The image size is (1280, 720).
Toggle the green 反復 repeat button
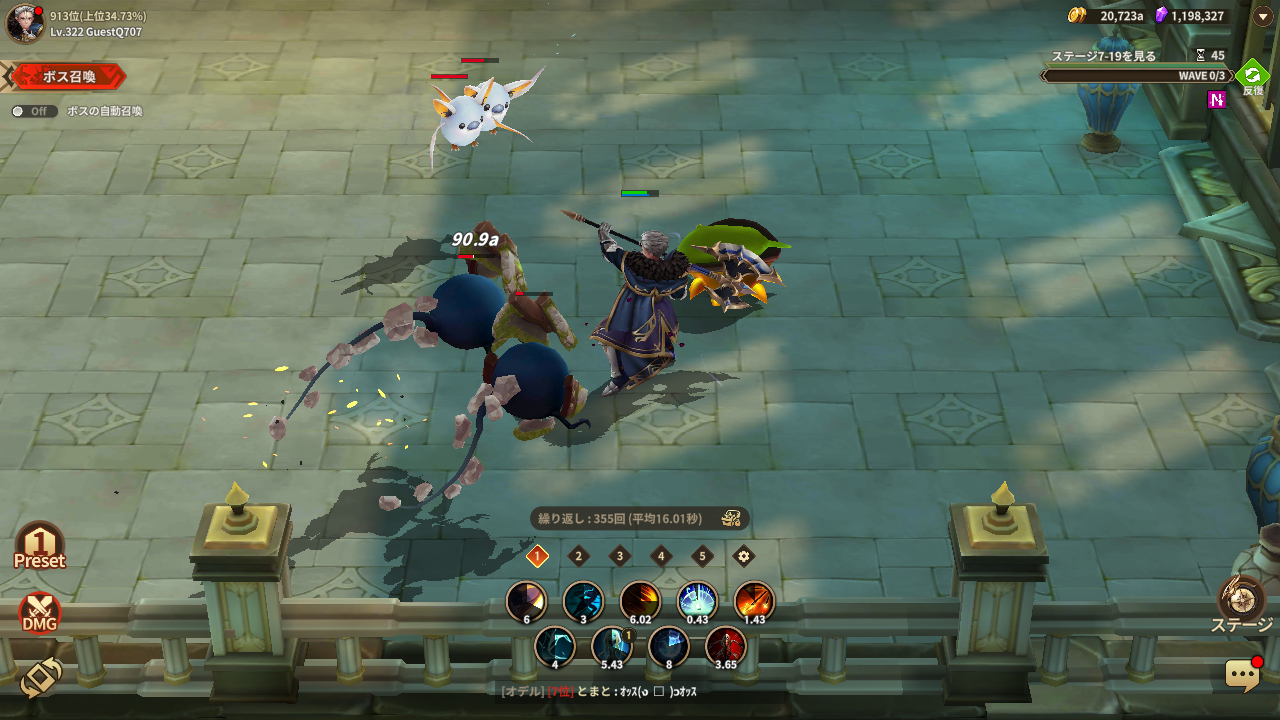click(1252, 76)
